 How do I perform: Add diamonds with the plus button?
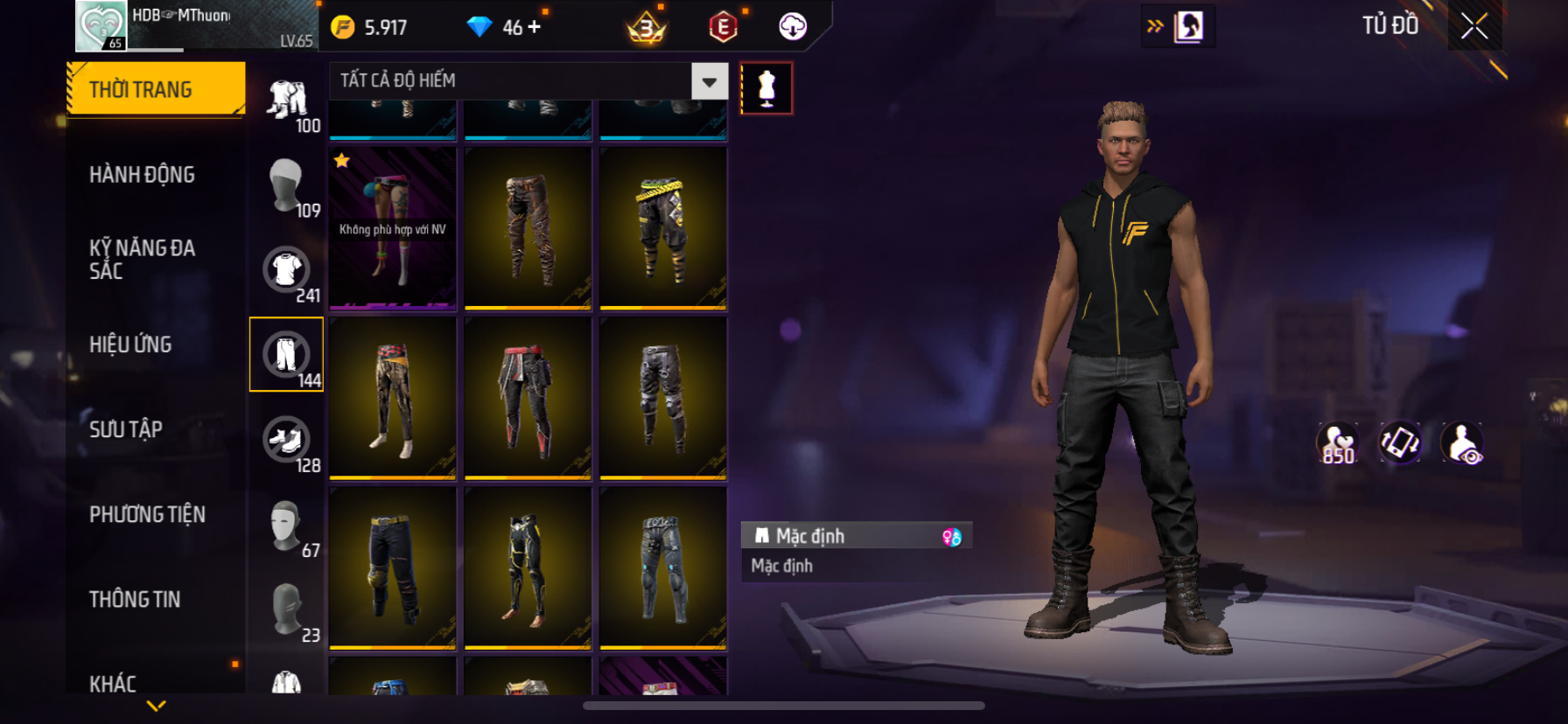(x=534, y=27)
